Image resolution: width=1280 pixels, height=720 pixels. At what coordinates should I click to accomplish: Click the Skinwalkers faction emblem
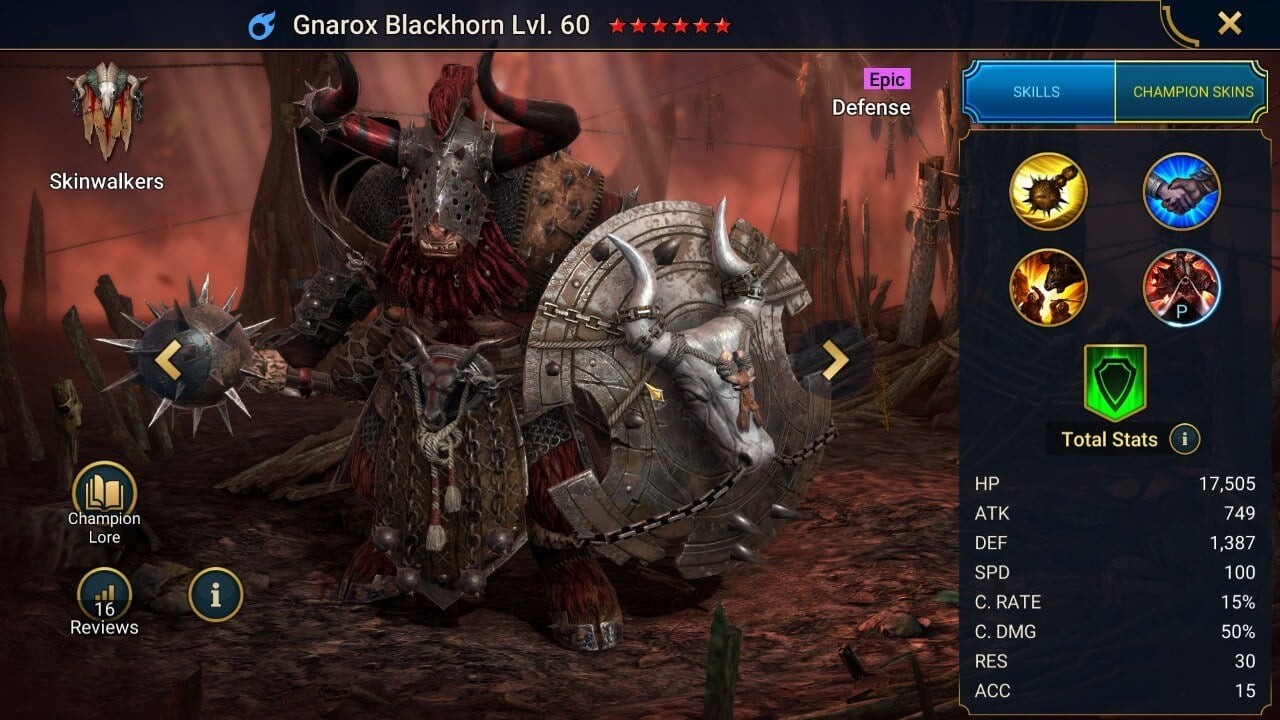click(x=107, y=110)
